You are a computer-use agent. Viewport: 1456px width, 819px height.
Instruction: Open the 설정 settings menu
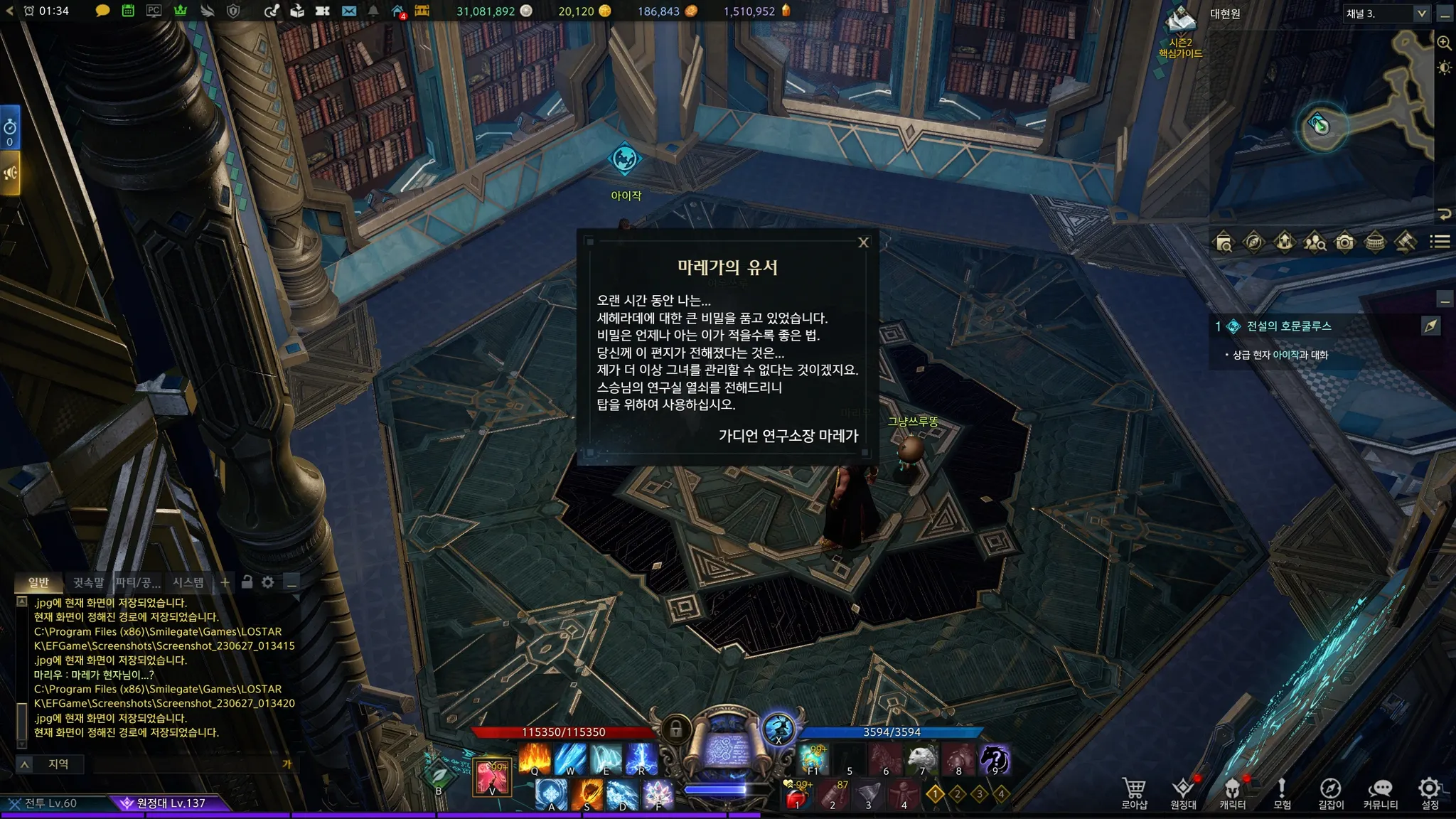[1430, 793]
